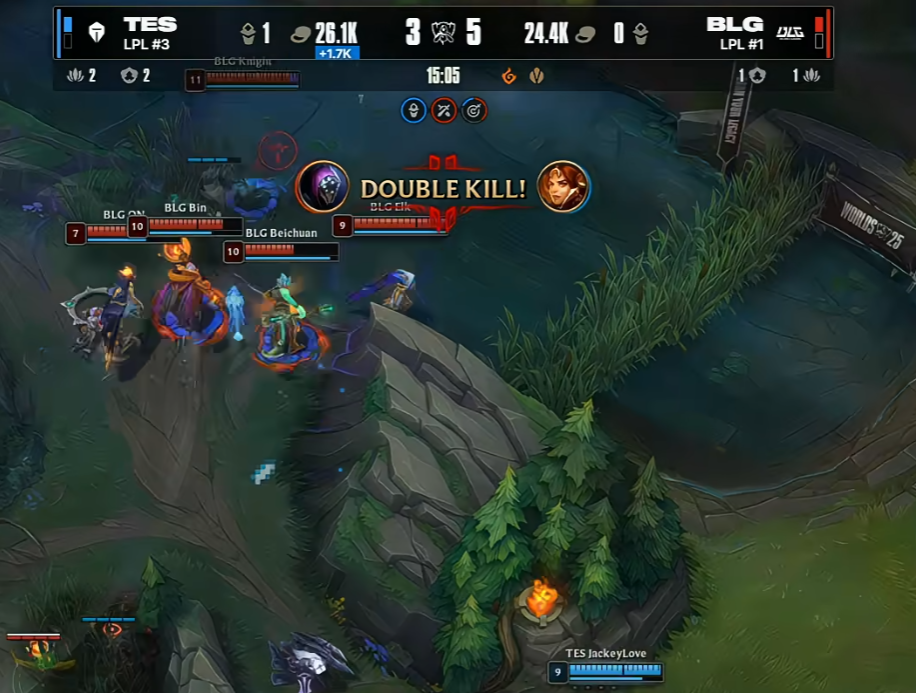Image resolution: width=916 pixels, height=693 pixels.
Task: Select the crossed swords objective icon
Action: pyautogui.click(x=444, y=110)
